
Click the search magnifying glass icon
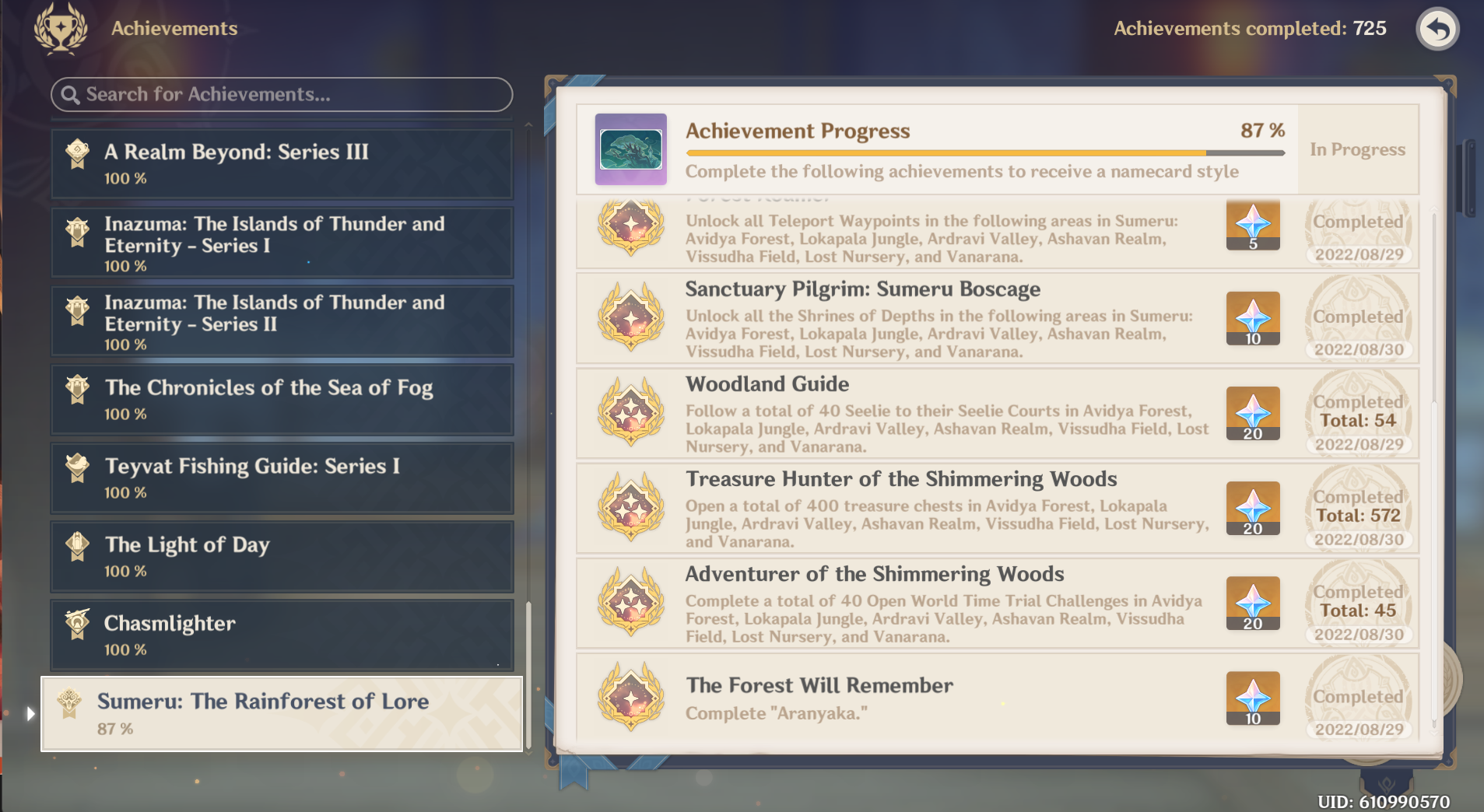72,95
